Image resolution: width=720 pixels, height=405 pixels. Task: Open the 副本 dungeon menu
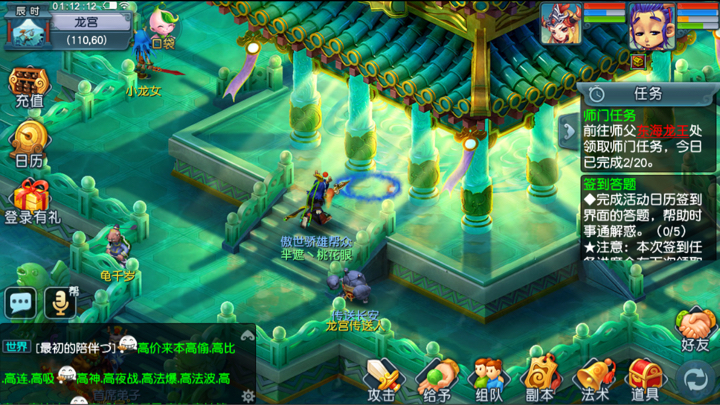tap(541, 378)
